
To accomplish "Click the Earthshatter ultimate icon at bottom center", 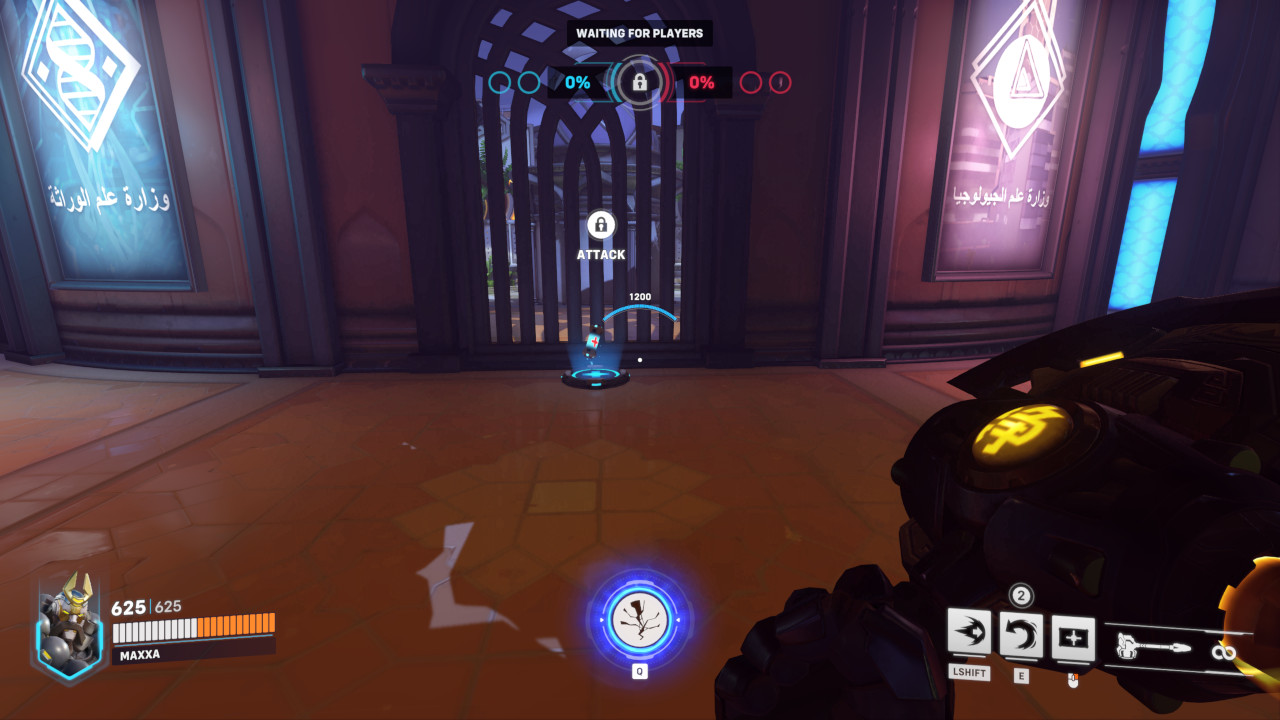I will [638, 618].
